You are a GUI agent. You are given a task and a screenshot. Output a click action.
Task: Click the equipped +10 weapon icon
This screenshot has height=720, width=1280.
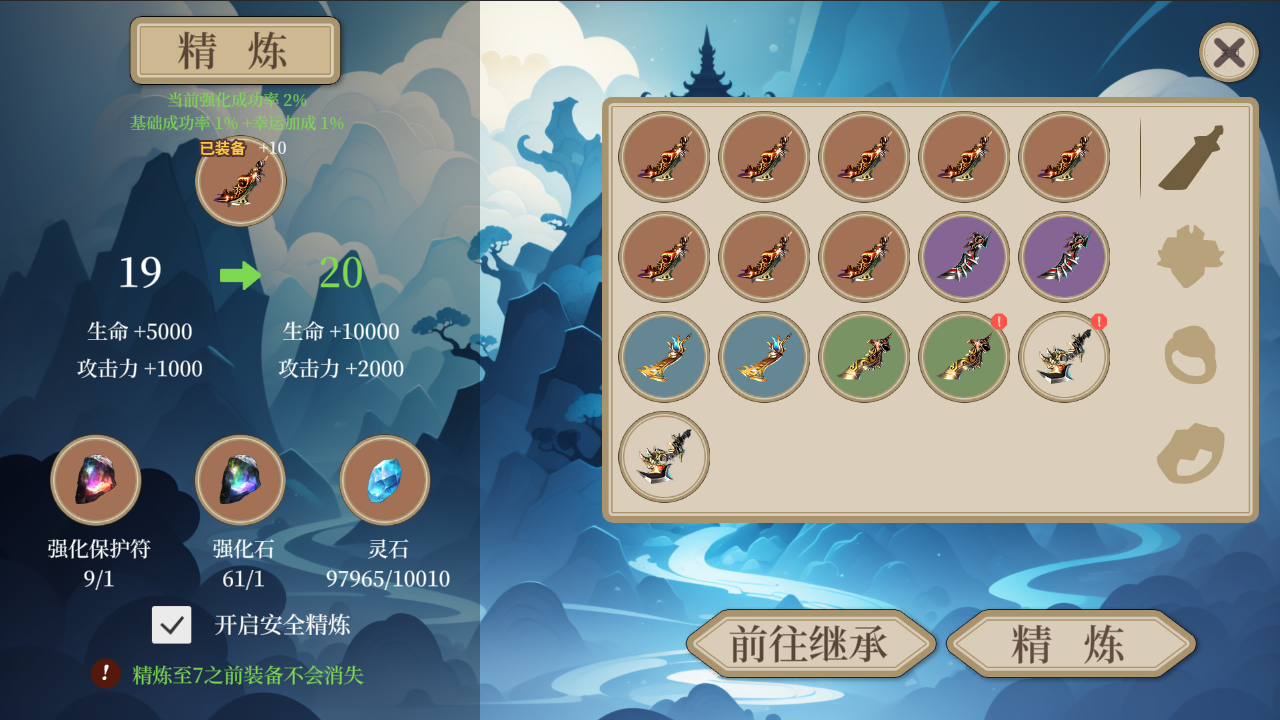(x=240, y=181)
